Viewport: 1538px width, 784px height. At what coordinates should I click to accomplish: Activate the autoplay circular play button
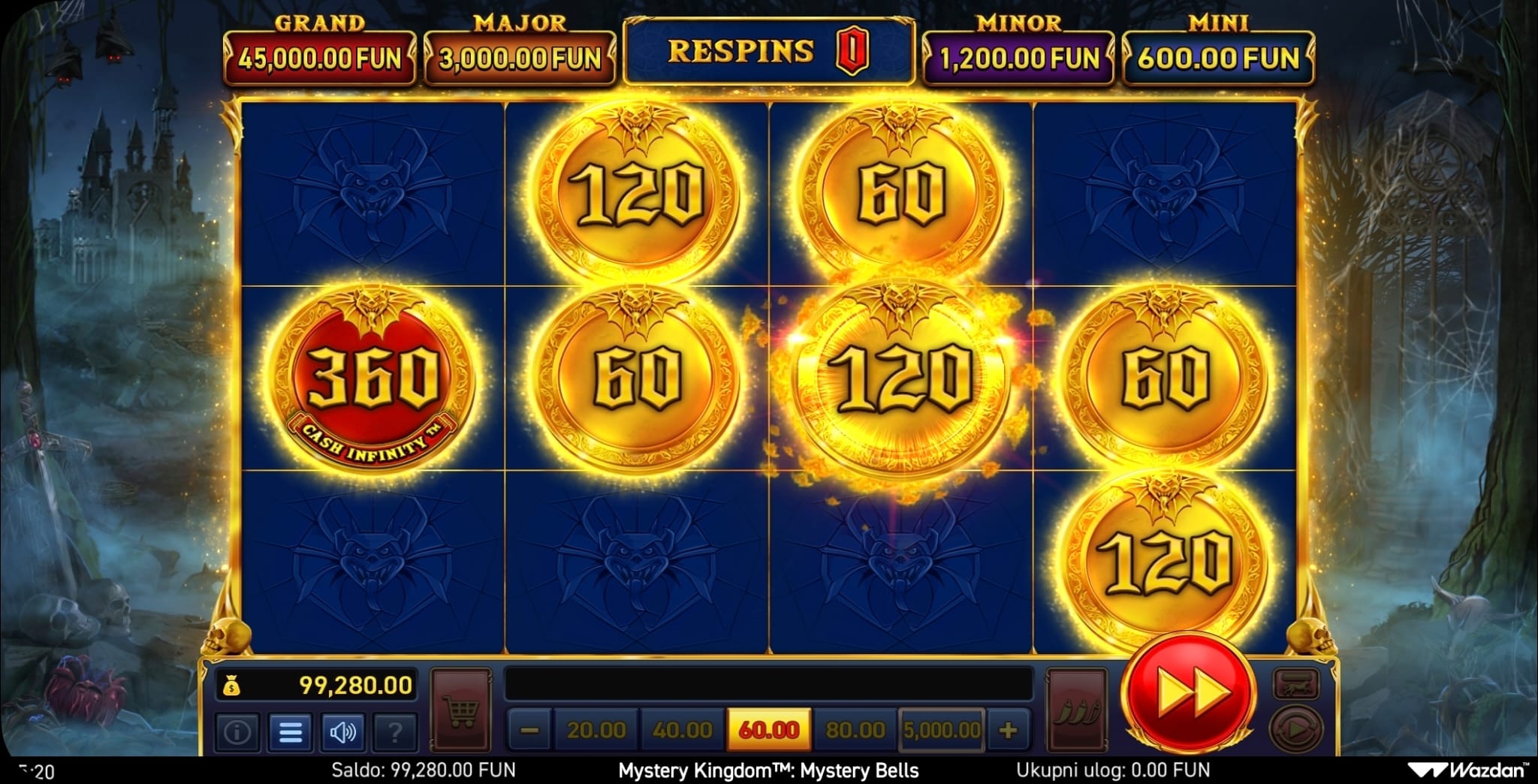tap(1295, 728)
